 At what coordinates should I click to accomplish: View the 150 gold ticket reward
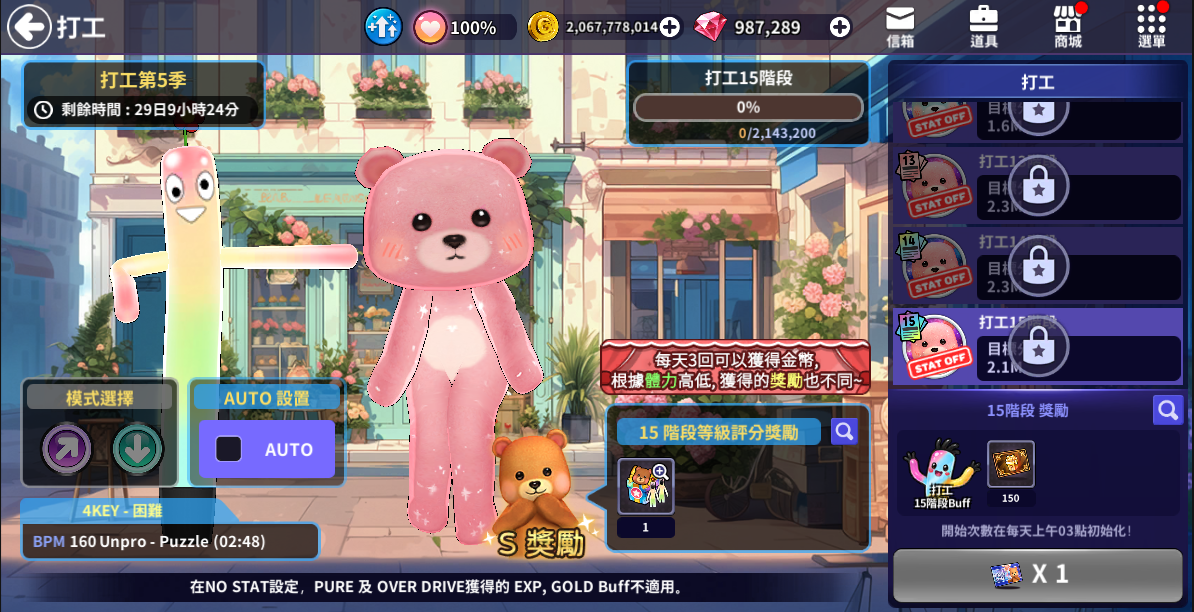1010,464
